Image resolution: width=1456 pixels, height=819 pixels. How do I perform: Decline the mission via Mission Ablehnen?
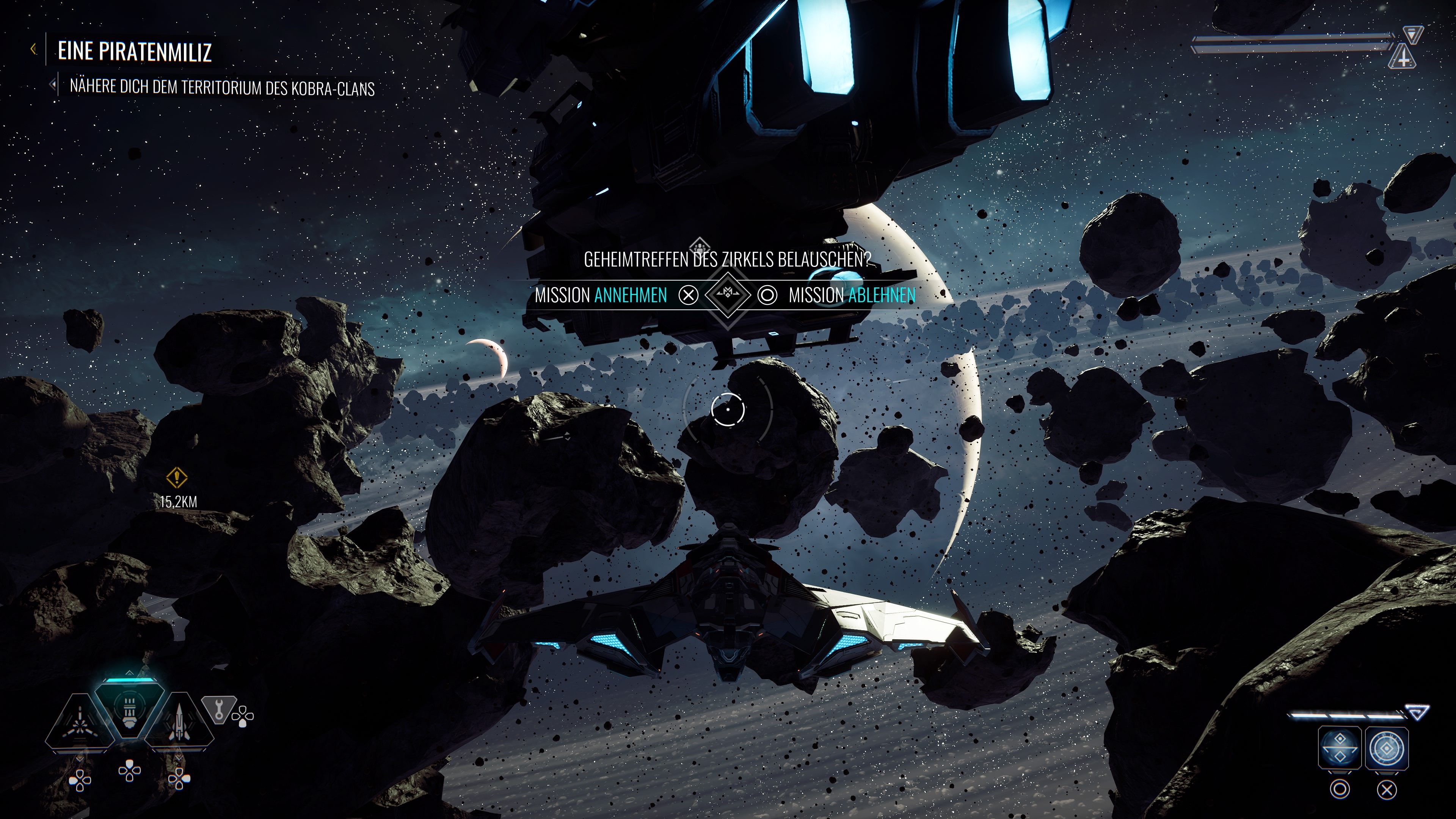pyautogui.click(x=851, y=295)
